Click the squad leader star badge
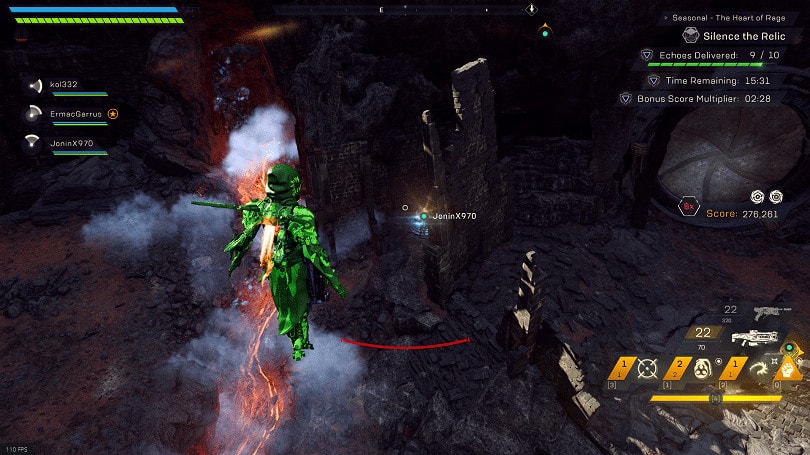 click(113, 114)
